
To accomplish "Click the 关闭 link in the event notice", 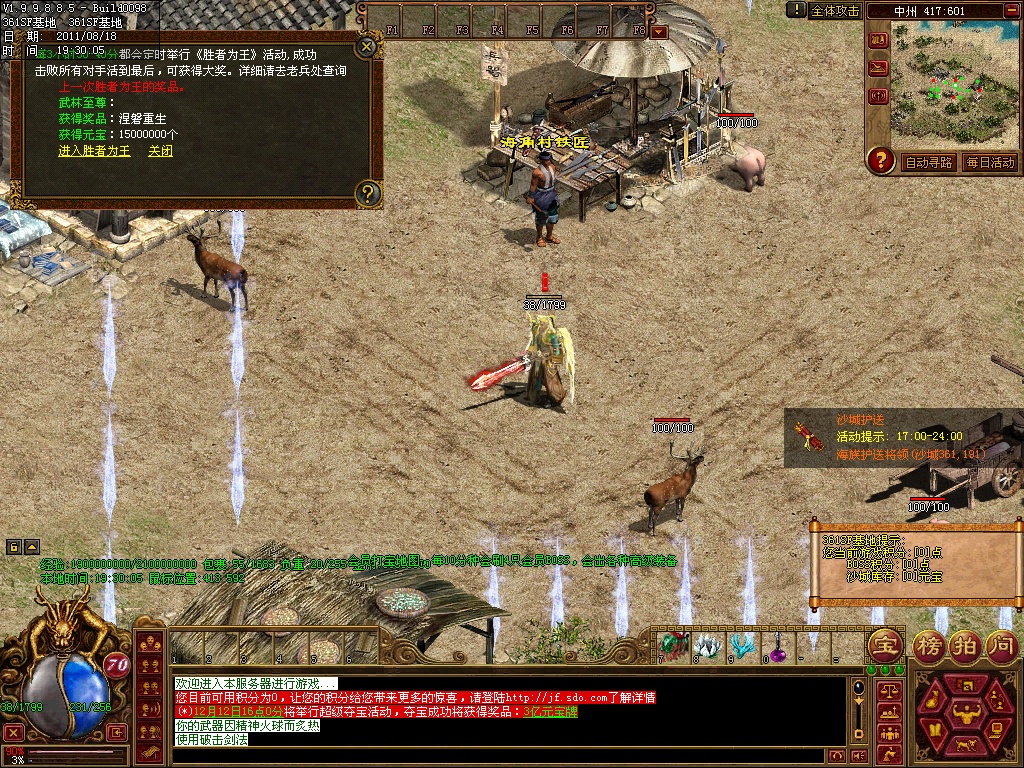I will pyautogui.click(x=160, y=151).
